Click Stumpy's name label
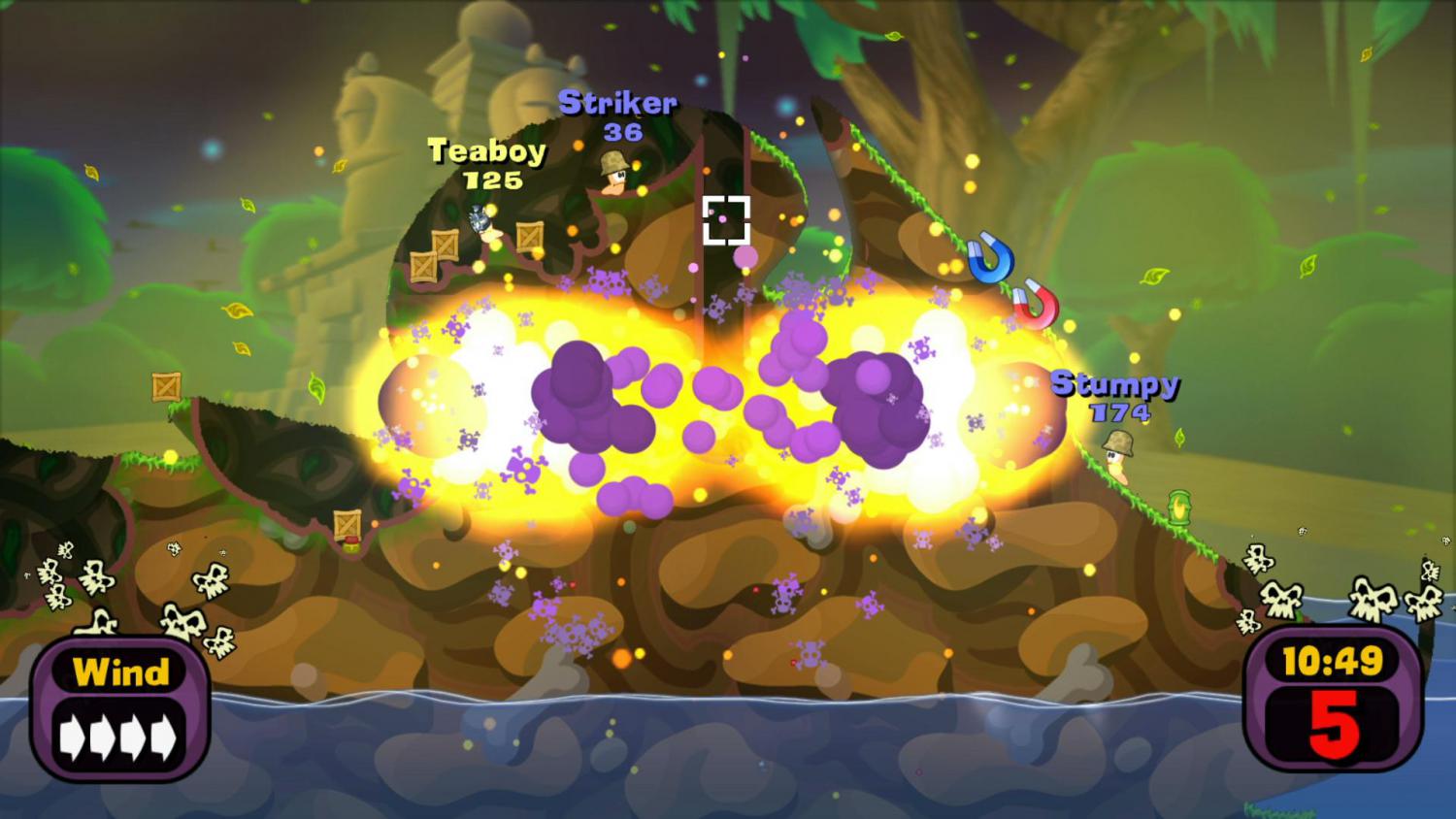The height and width of the screenshot is (819, 1456). coord(1116,383)
